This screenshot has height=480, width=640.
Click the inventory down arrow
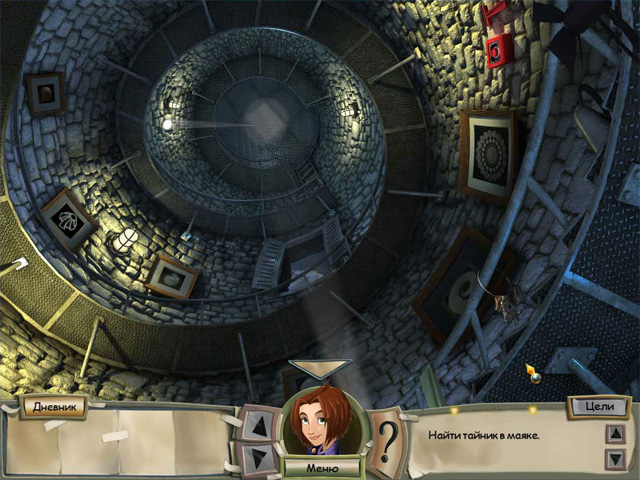(257, 456)
